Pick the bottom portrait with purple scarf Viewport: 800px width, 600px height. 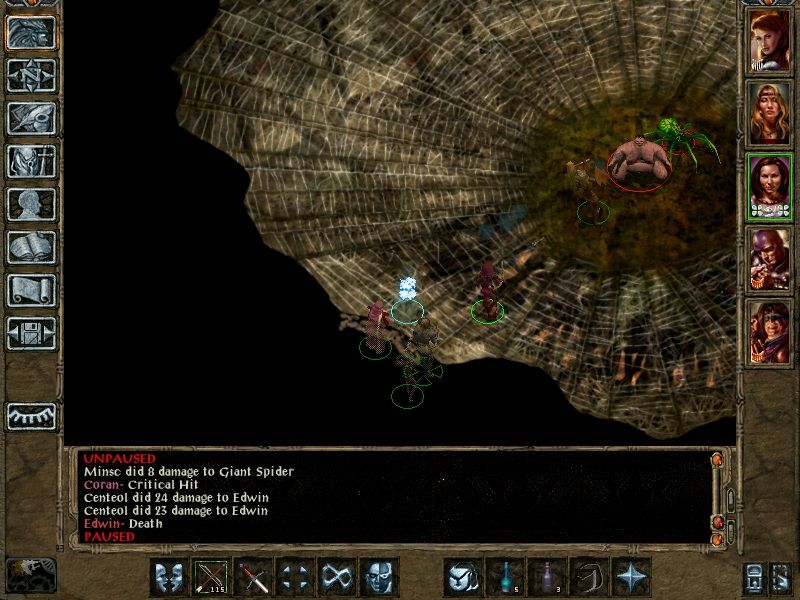coord(769,331)
